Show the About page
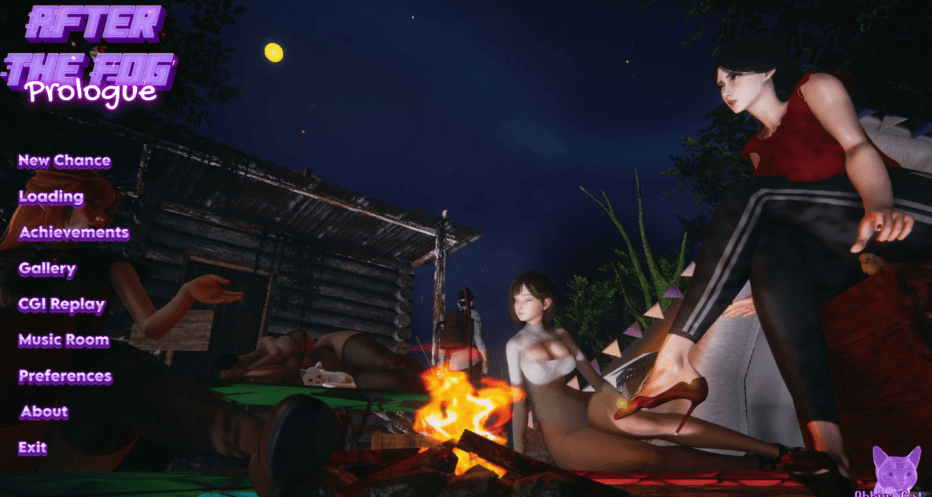 44,412
